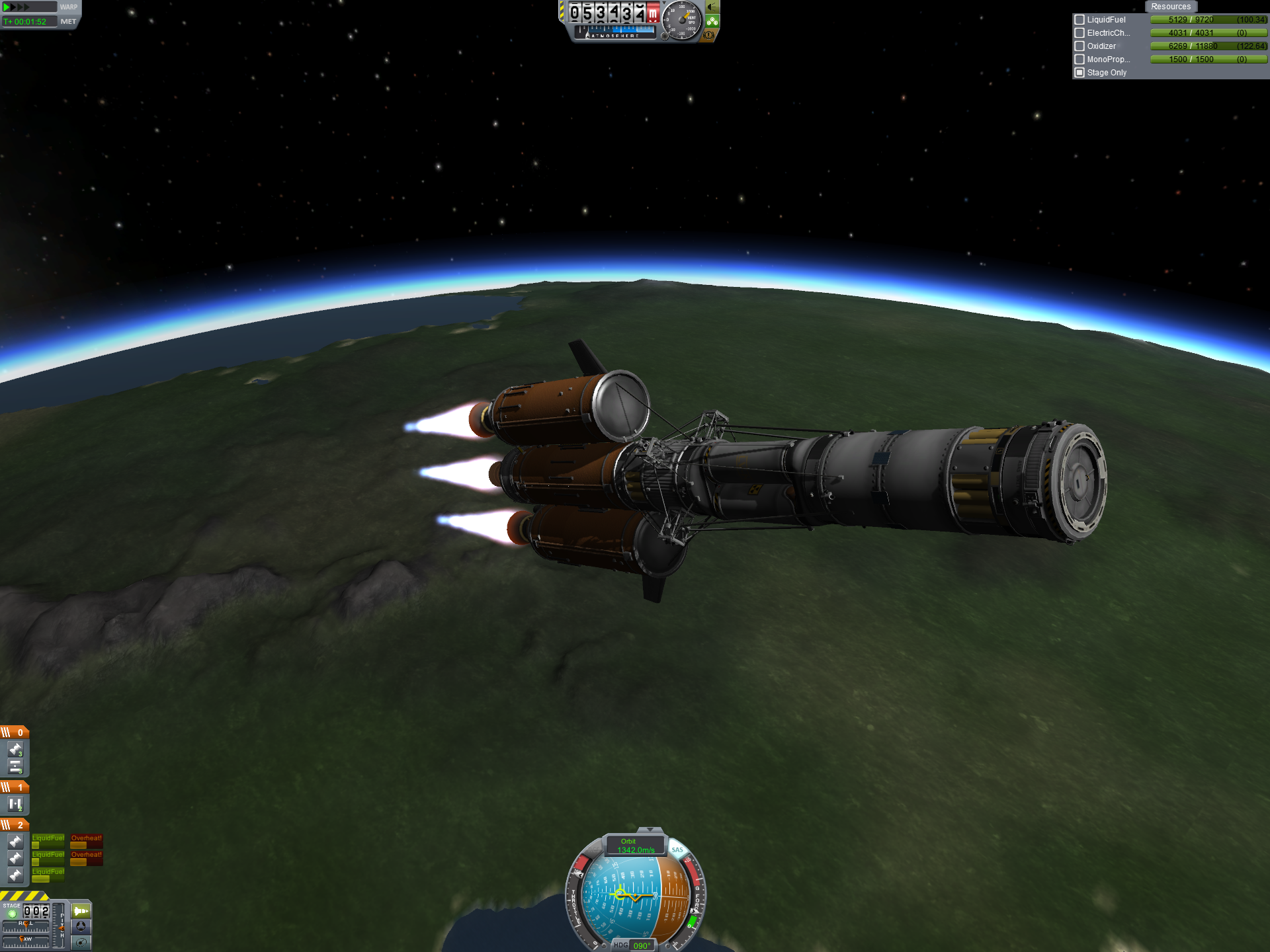Select the stage 1 decoupler icon
This screenshot has height=952, width=1270.
pos(15,805)
